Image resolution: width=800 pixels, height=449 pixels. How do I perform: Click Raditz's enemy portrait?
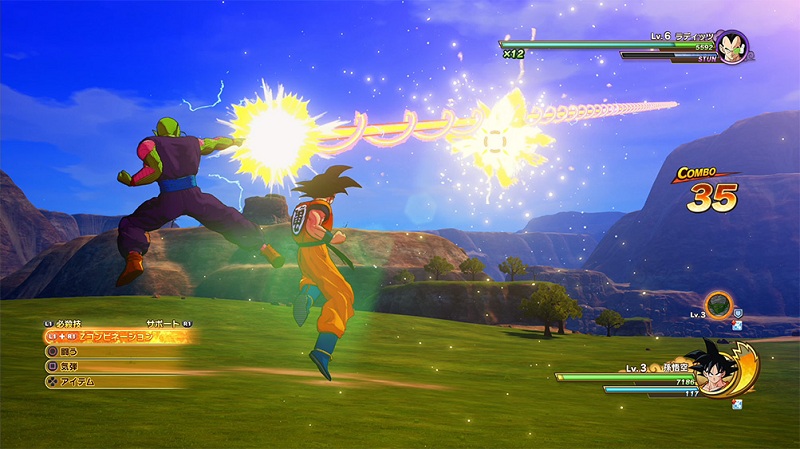pyautogui.click(x=731, y=46)
